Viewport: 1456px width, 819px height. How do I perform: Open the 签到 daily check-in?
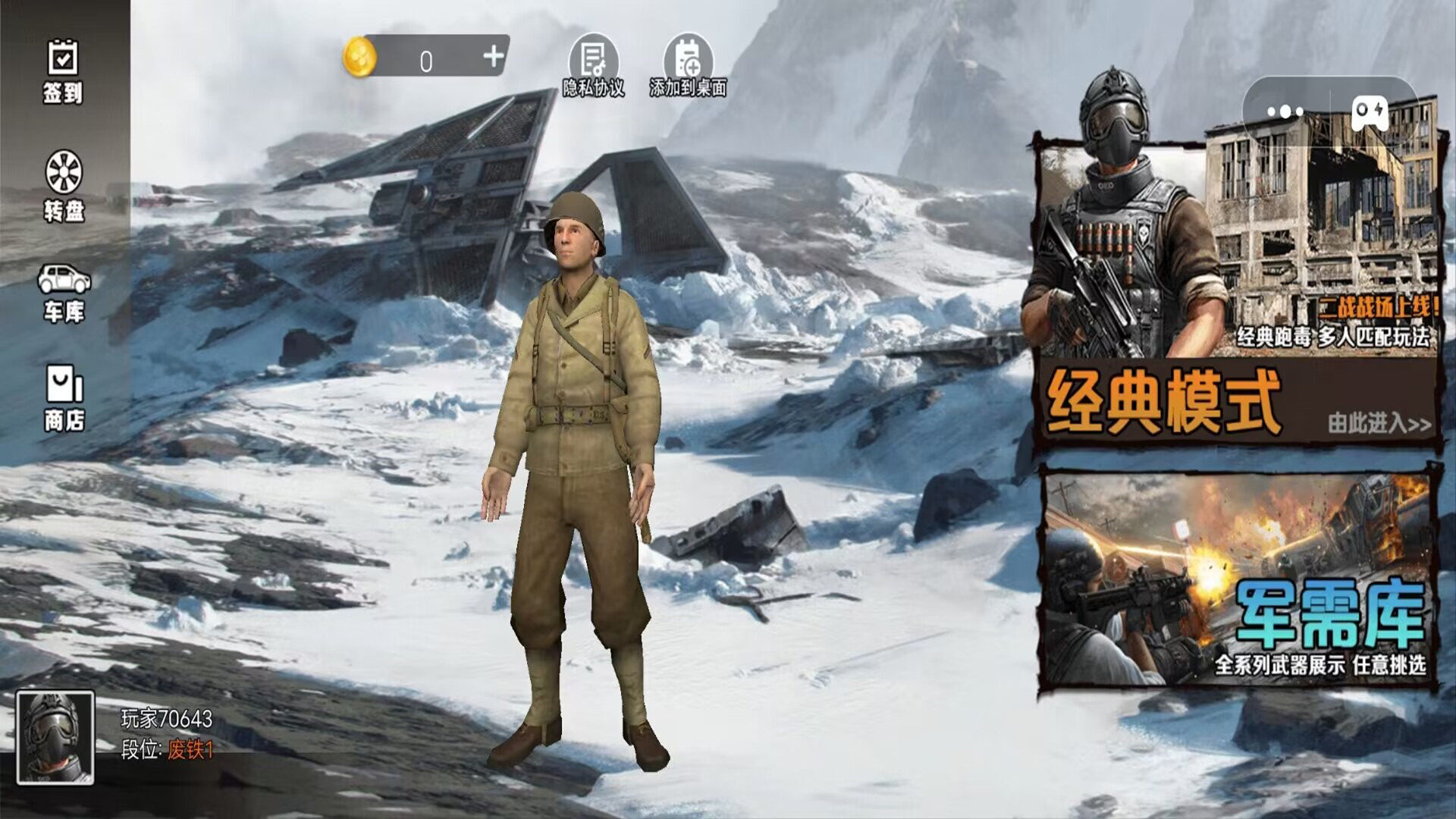62,71
